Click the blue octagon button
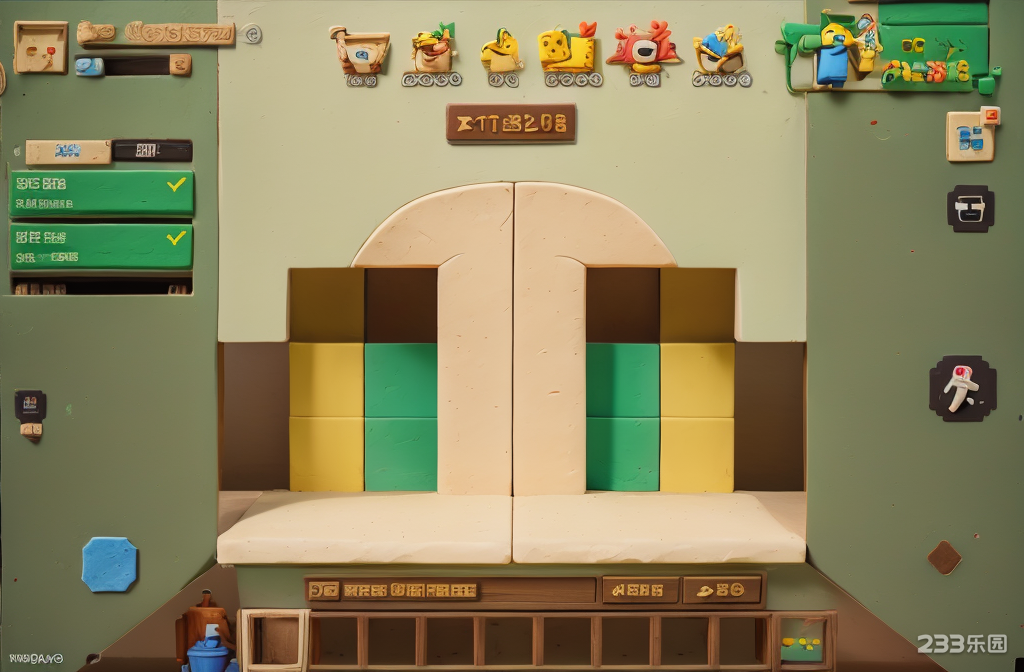The image size is (1024, 672). pyautogui.click(x=109, y=564)
